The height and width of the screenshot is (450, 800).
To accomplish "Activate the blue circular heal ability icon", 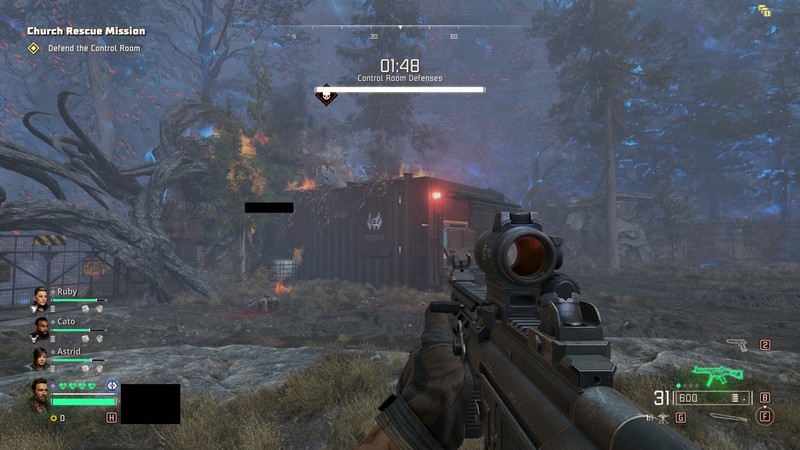I will [112, 385].
